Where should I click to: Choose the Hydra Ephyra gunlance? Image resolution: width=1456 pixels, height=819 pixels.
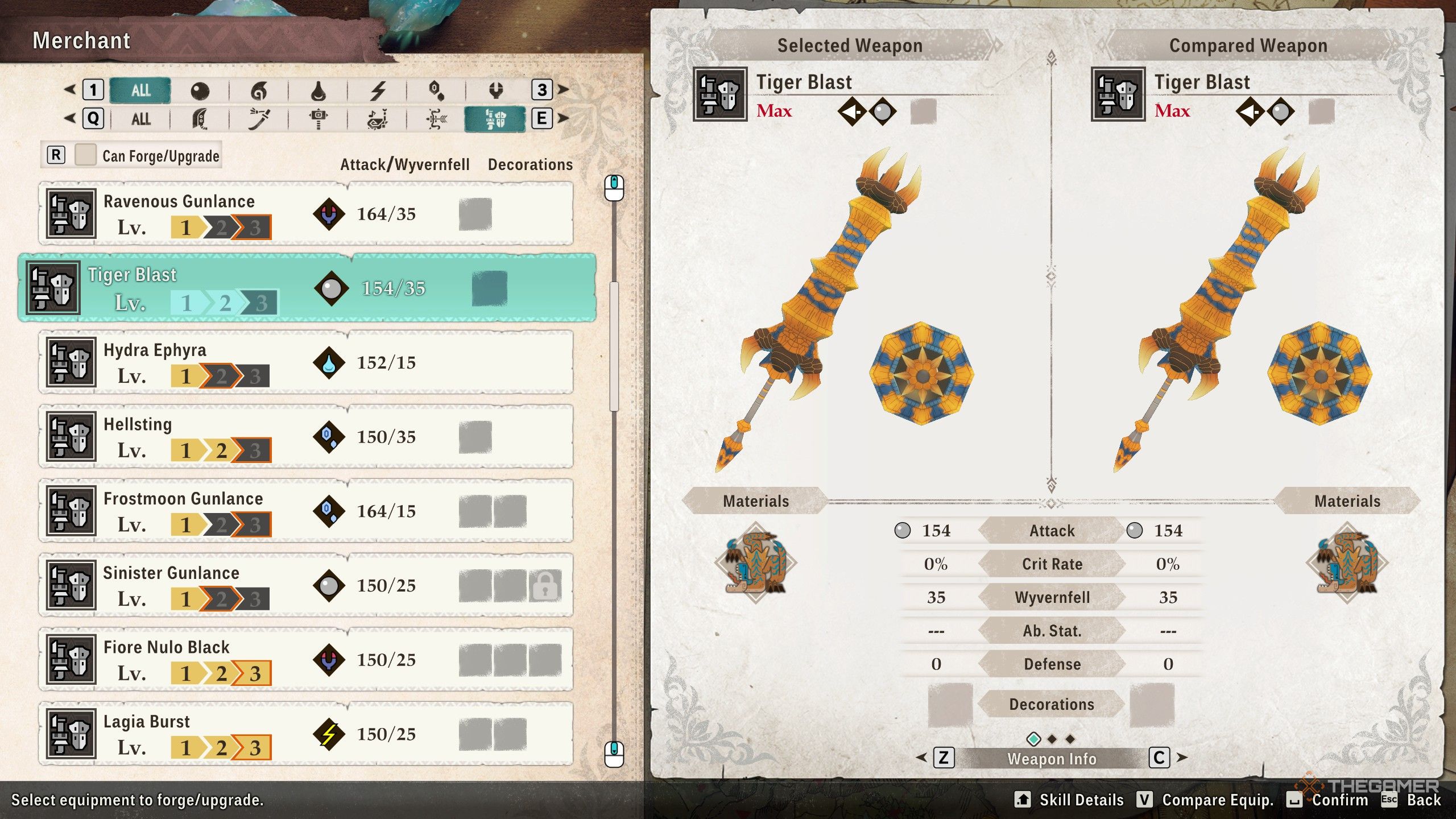click(x=306, y=362)
